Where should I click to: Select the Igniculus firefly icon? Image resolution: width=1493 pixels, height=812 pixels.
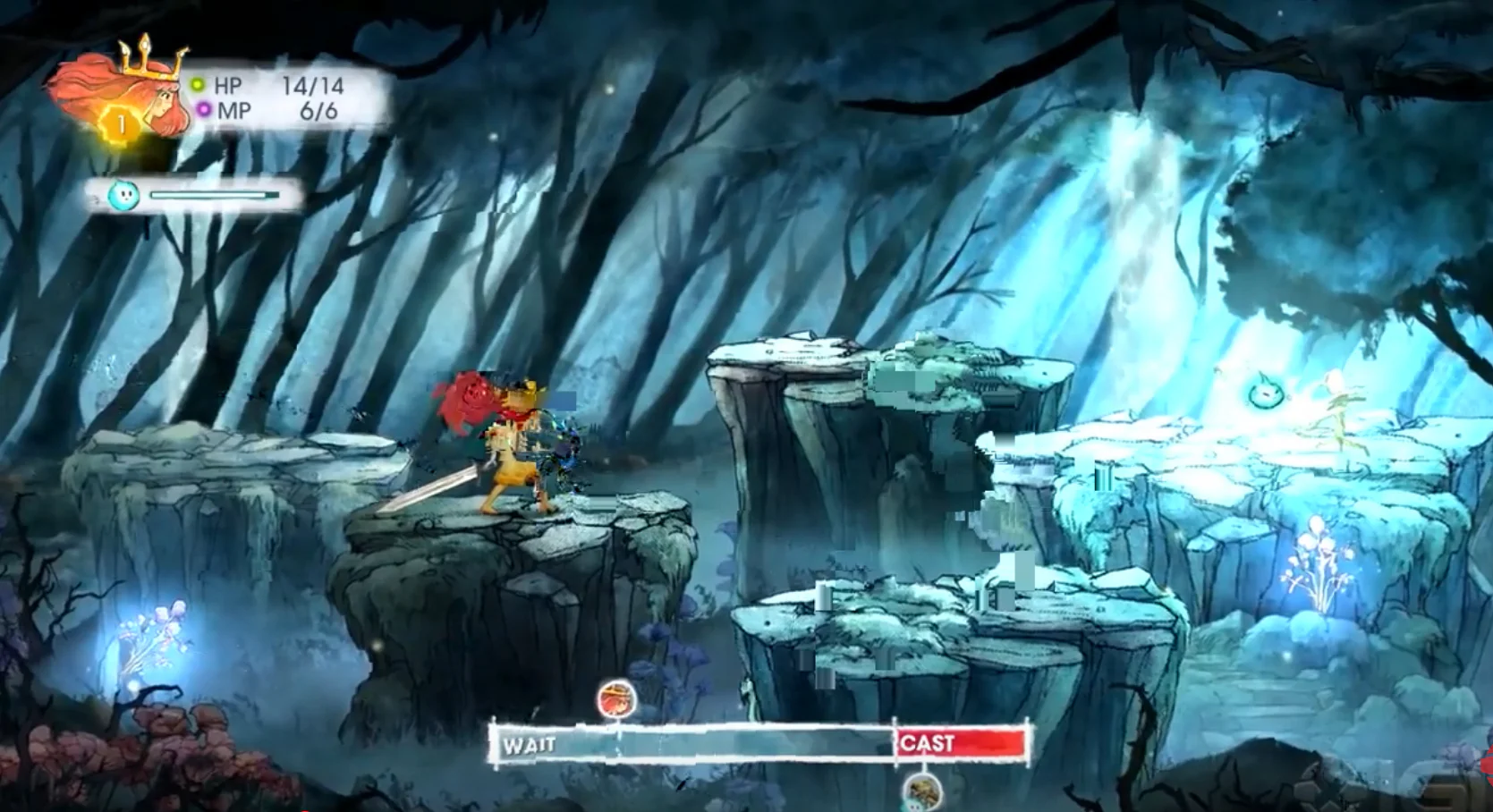(123, 195)
